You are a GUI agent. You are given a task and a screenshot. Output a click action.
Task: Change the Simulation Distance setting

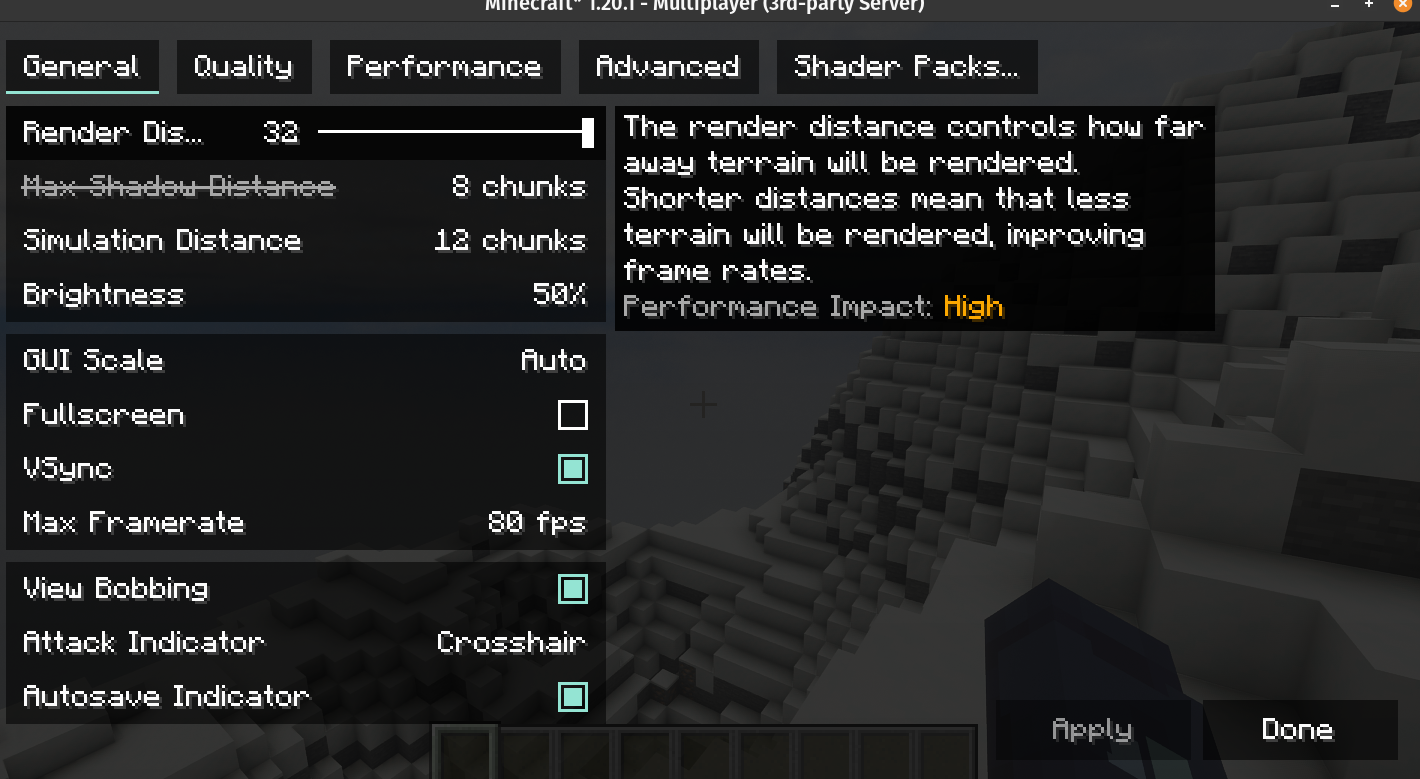pyautogui.click(x=305, y=240)
